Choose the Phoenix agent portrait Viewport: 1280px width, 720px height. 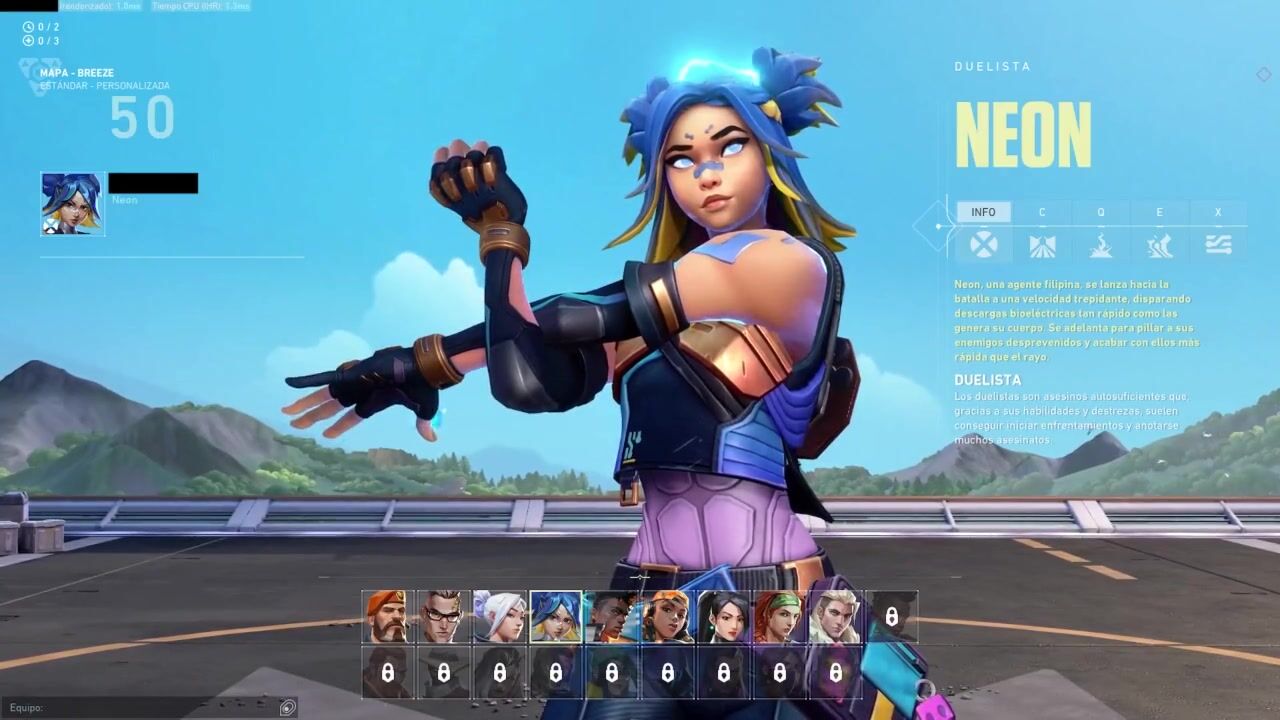(611, 617)
